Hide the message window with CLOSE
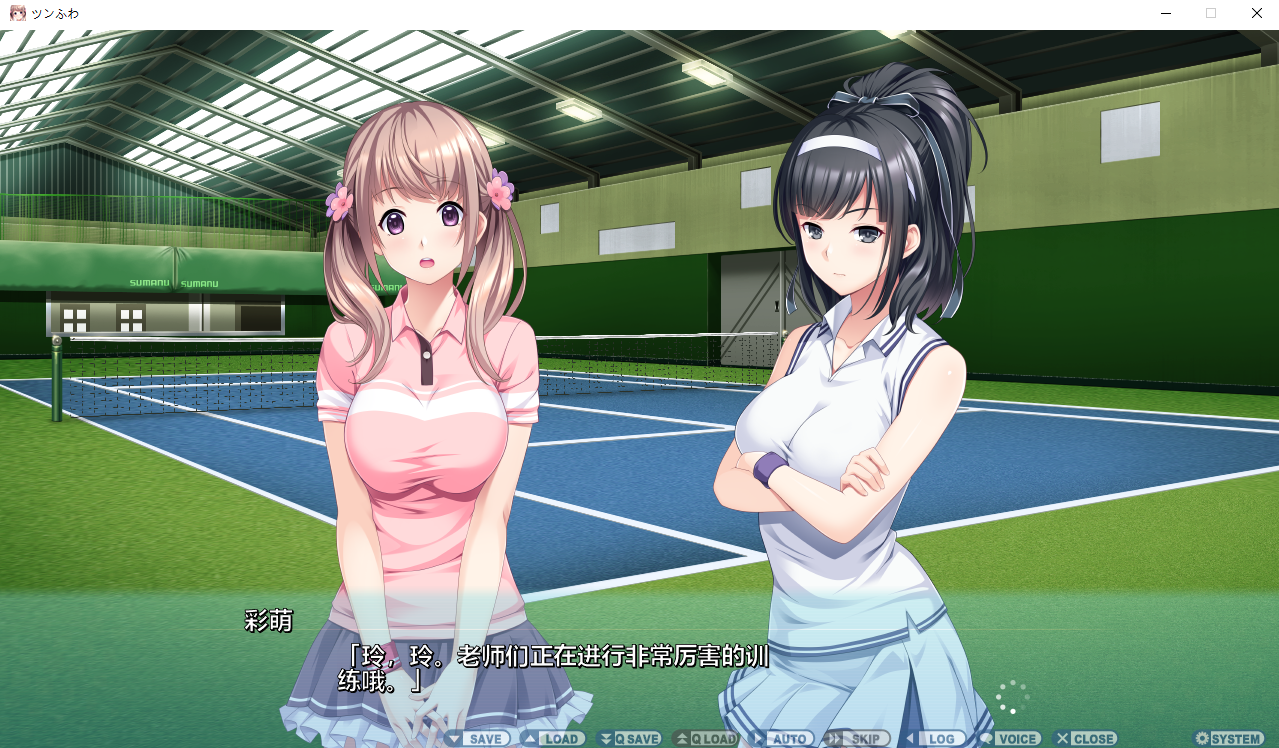Image resolution: width=1279 pixels, height=748 pixels. 1086,739
